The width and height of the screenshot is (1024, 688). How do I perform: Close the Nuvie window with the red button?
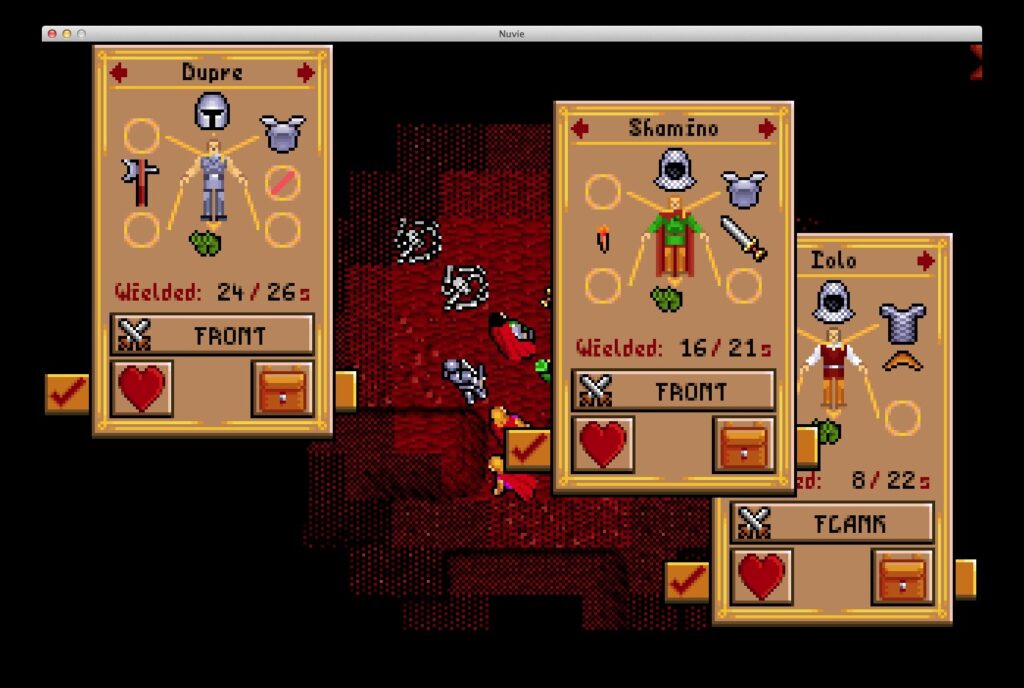(x=52, y=33)
